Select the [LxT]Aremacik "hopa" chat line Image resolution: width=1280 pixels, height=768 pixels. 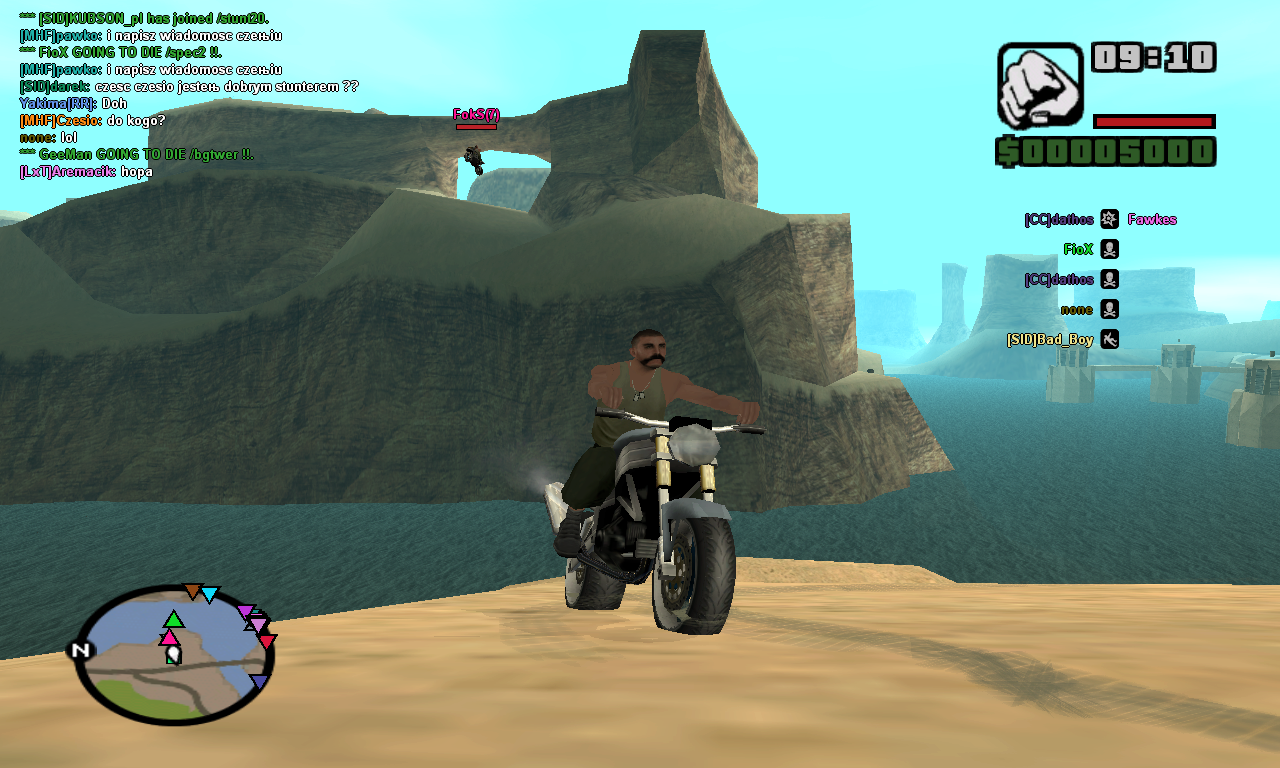point(86,171)
